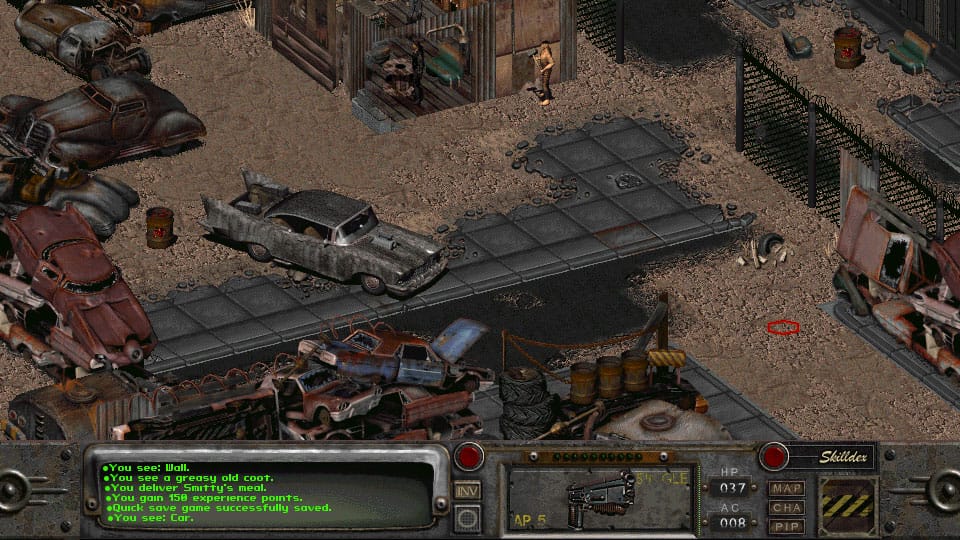The width and height of the screenshot is (960, 540).
Task: Open the options button below INV
Action: pos(467,517)
